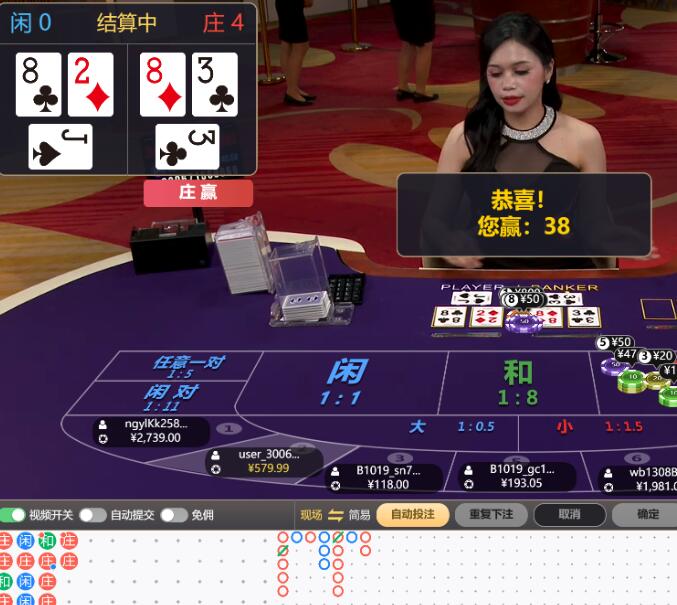Click 重复下注 to repeat the bet
This screenshot has height=605, width=677.
pos(490,514)
